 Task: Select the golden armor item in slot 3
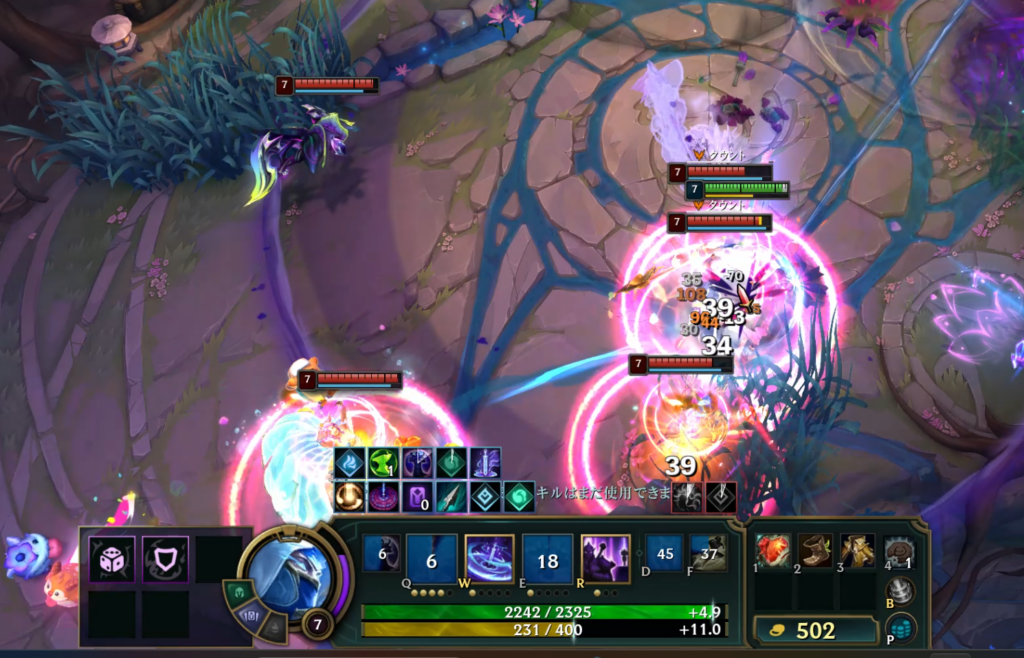tap(857, 551)
